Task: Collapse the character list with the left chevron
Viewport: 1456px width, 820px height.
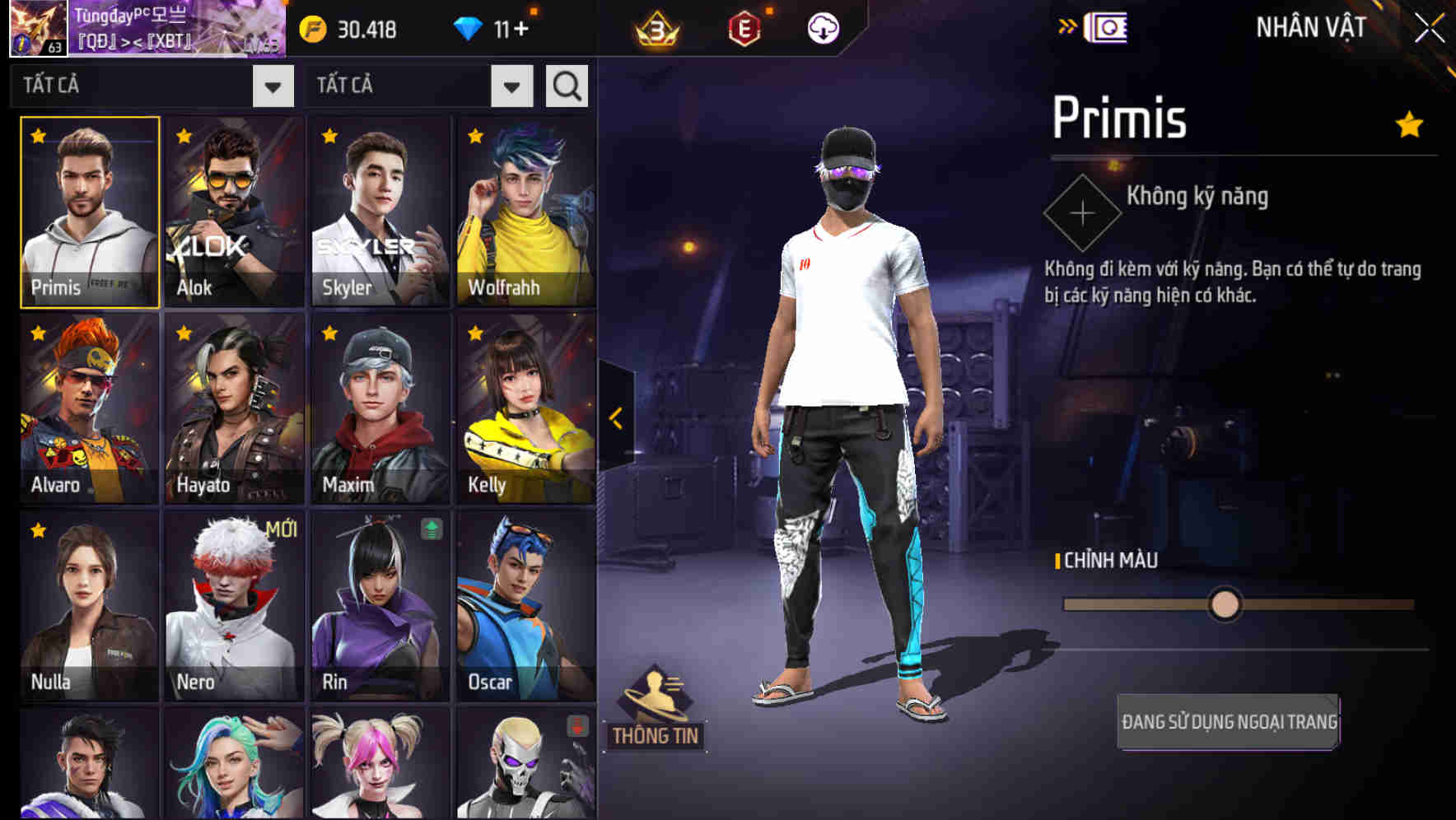Action: pos(614,418)
